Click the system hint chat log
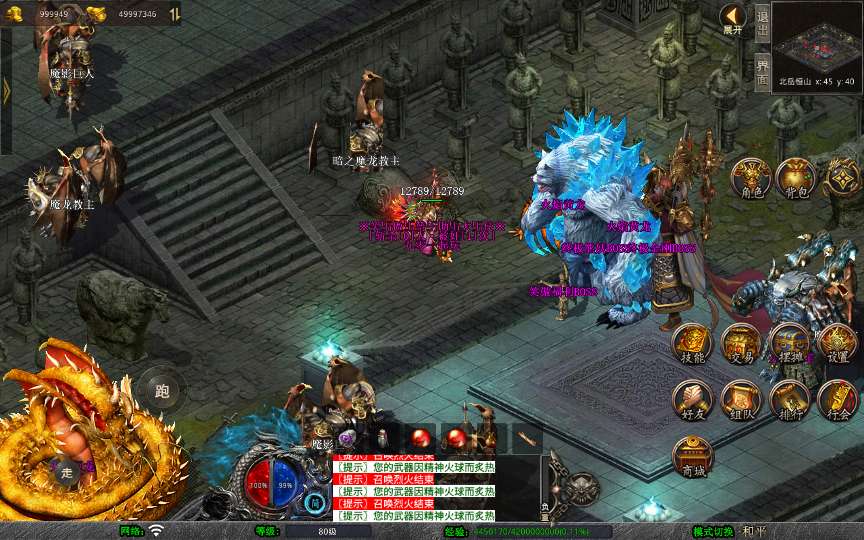Screen dimensions: 864x540 (414, 486)
